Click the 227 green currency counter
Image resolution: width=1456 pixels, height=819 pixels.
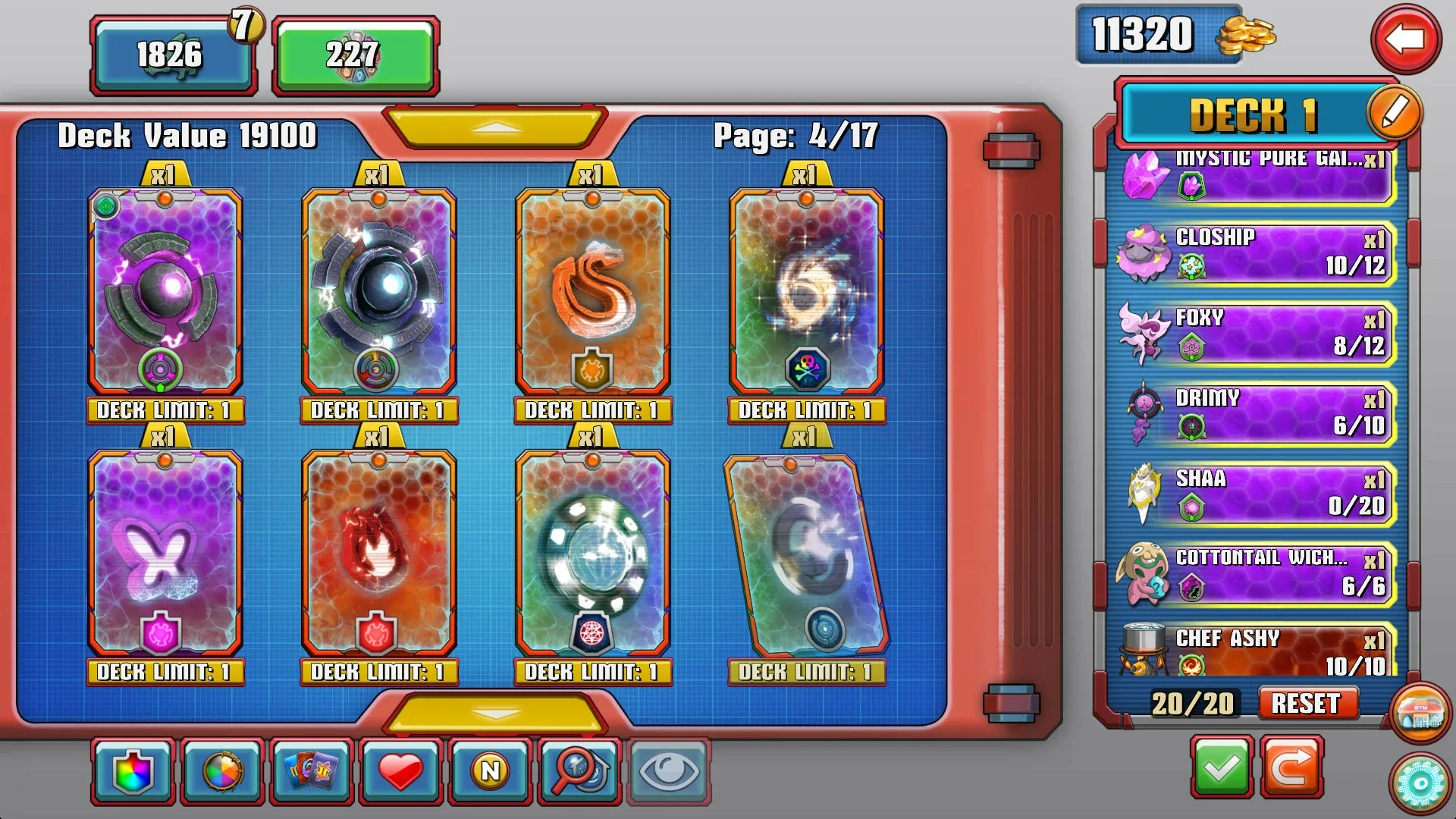point(356,55)
